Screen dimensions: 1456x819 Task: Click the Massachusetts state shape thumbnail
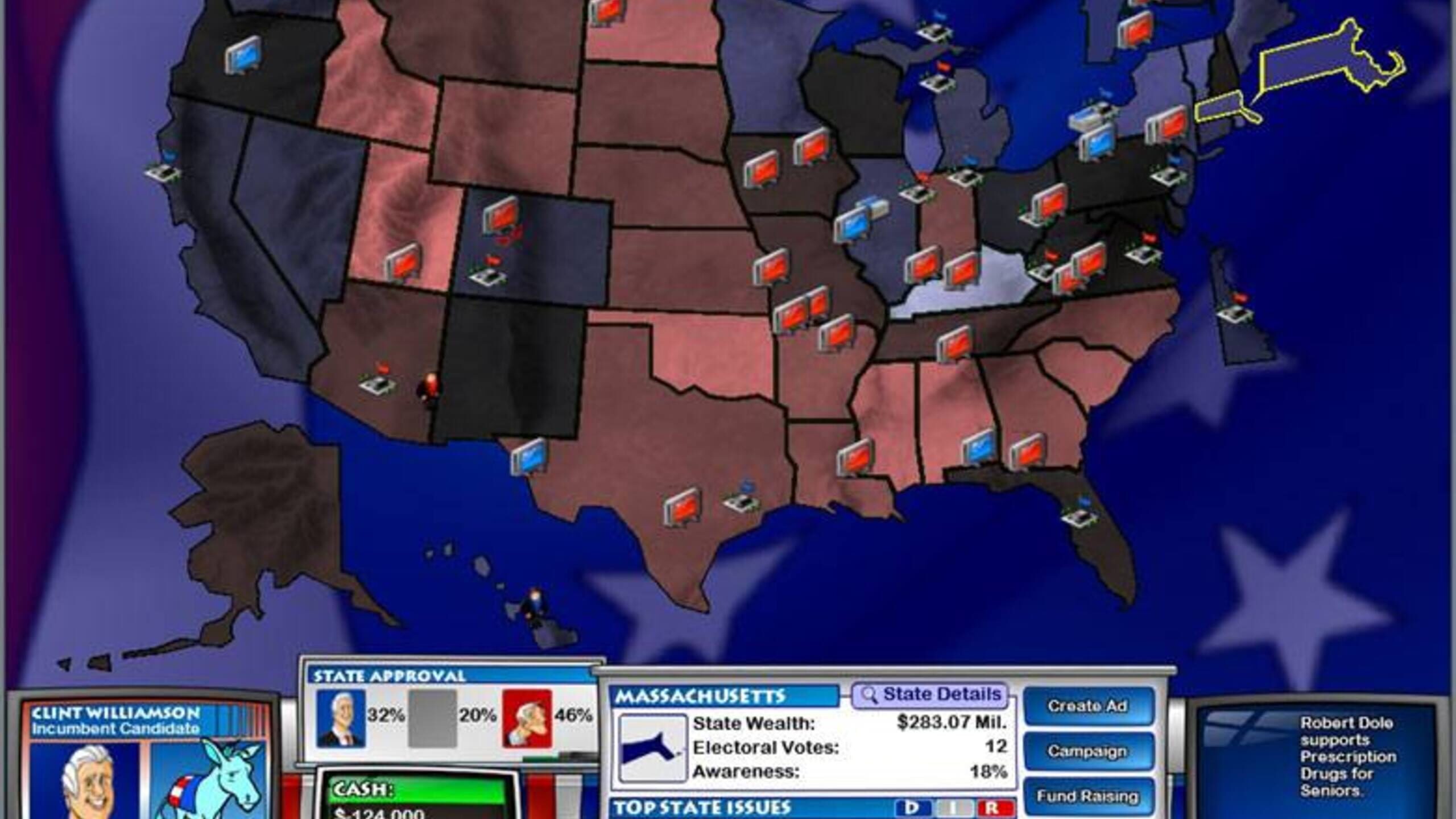pos(652,749)
